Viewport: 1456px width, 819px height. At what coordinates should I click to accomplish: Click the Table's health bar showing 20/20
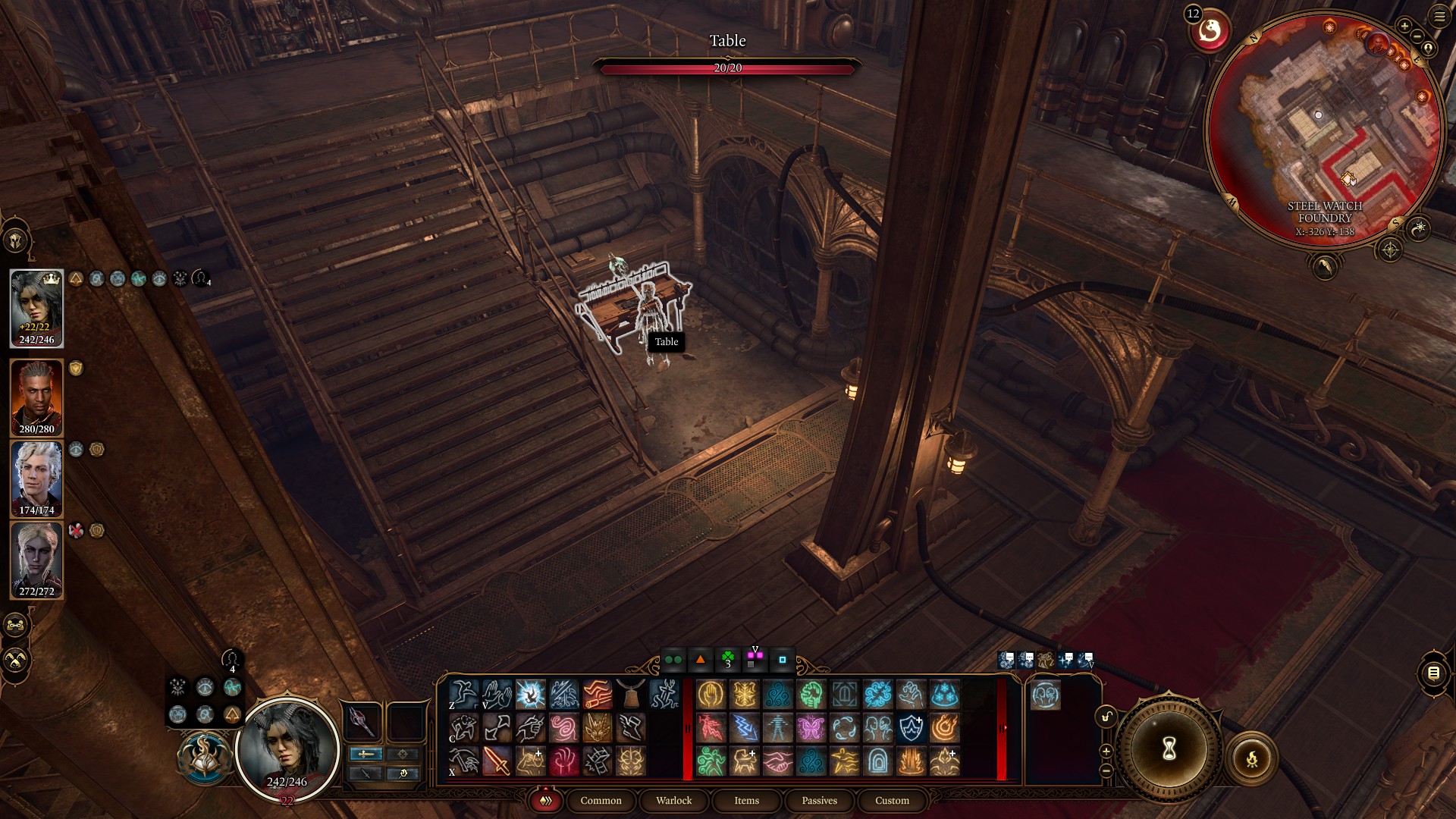[730, 68]
